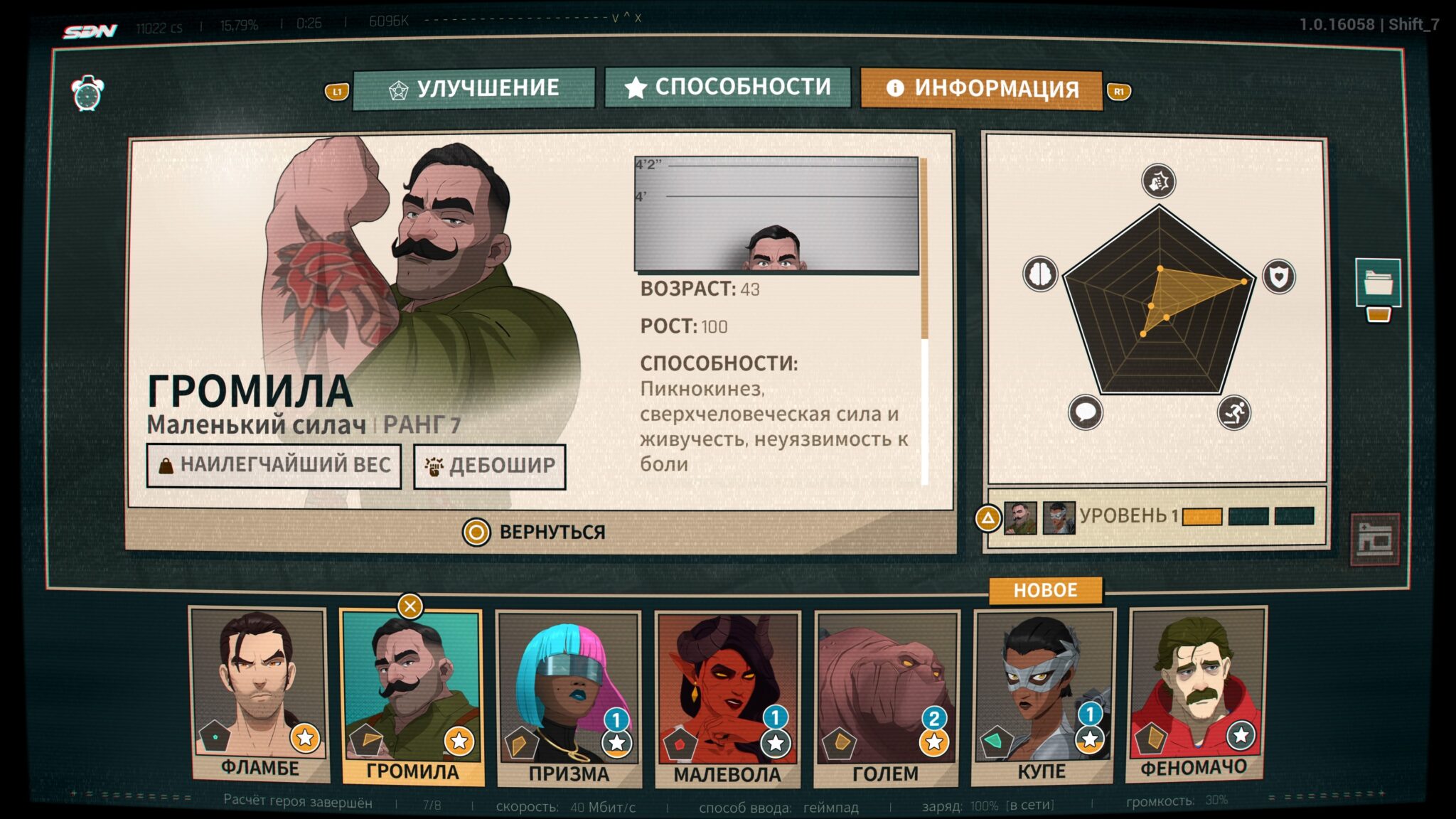Viewport: 1456px width, 819px height.
Task: Select the Информация tab
Action: click(981, 89)
